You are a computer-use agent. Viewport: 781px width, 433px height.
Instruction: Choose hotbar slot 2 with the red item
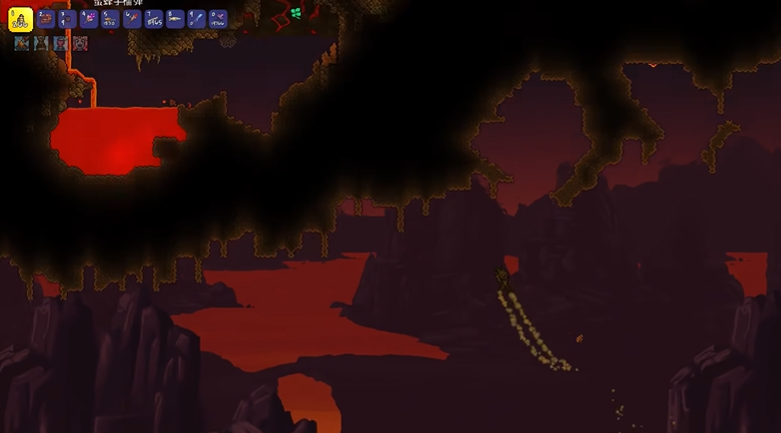46,19
